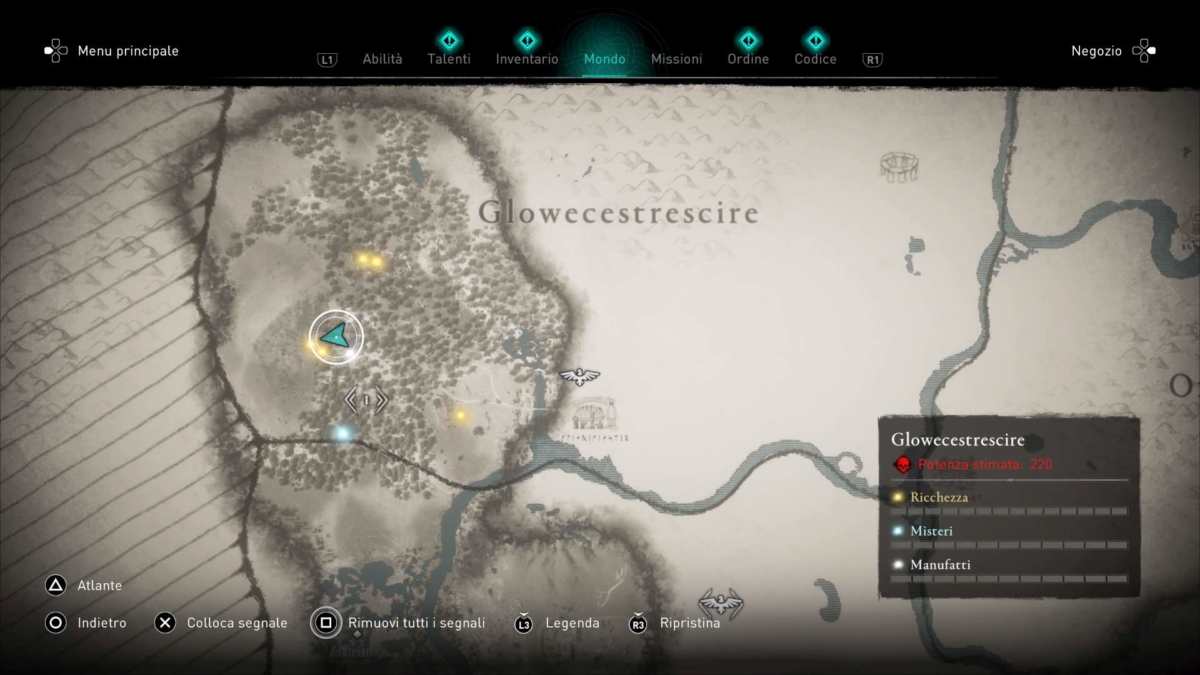Select the Inventario tab

527,59
